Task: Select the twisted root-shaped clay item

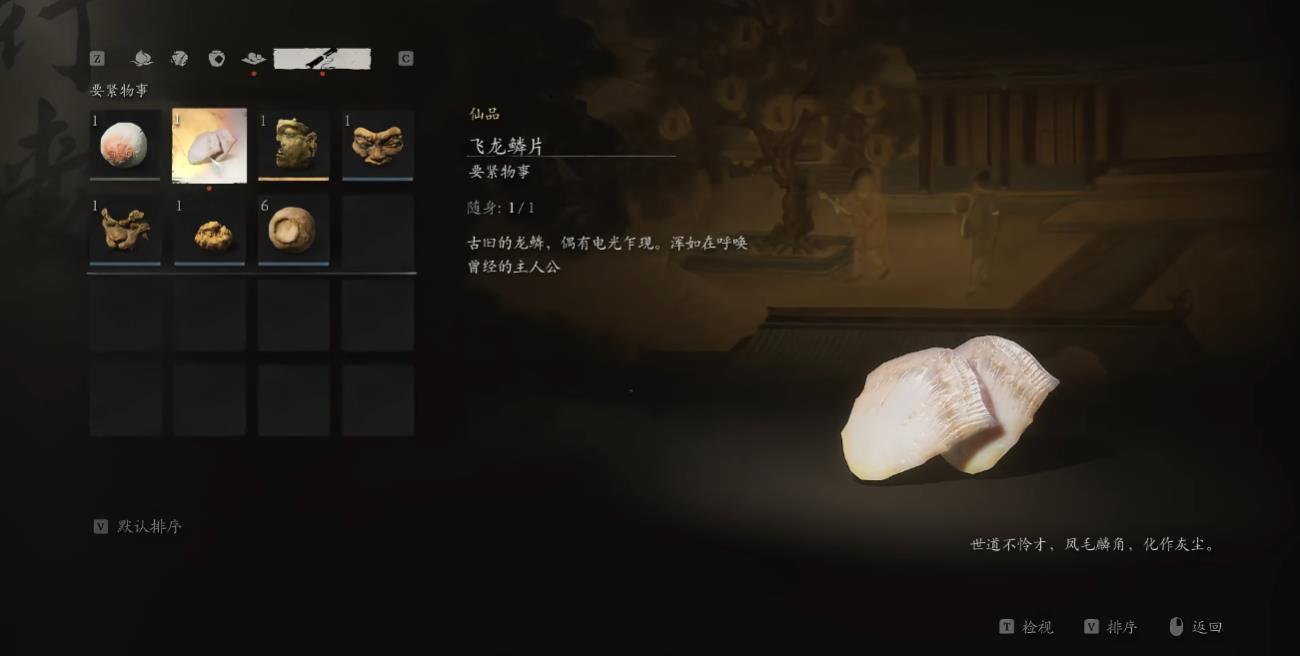Action: pos(125,229)
